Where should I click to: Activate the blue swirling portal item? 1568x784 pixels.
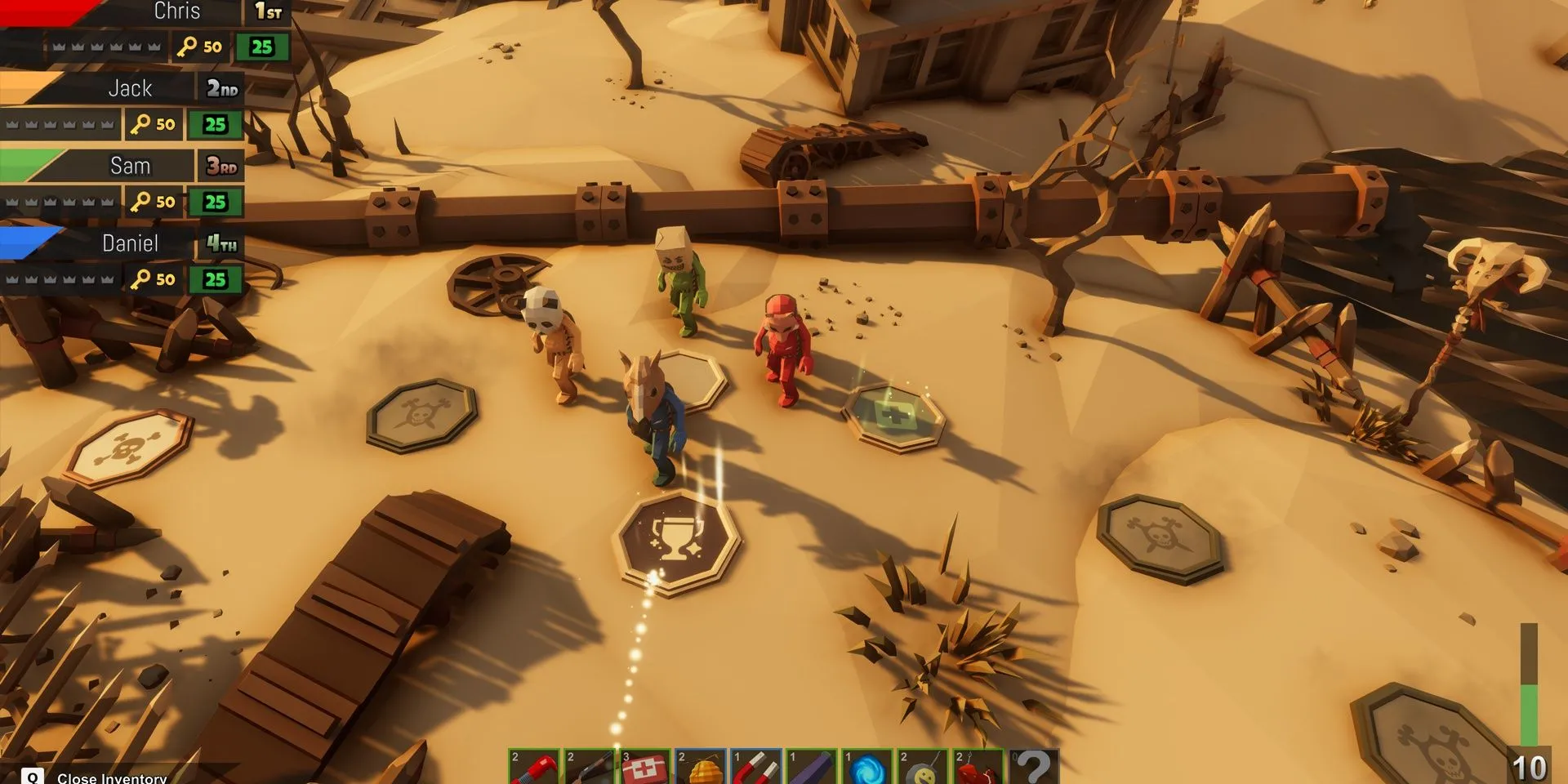click(x=867, y=768)
